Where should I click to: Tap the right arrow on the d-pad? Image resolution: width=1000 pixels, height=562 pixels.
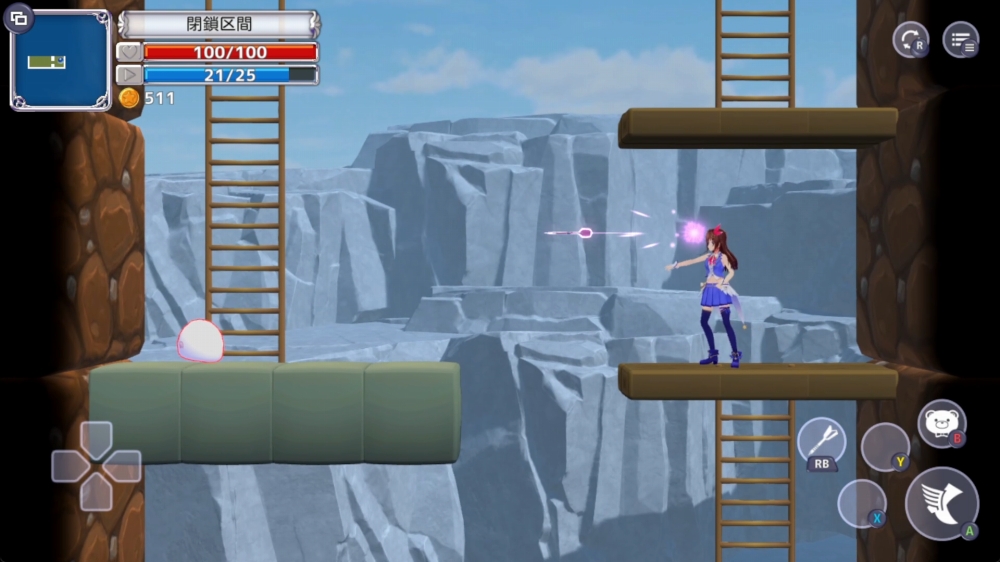[x=124, y=466]
